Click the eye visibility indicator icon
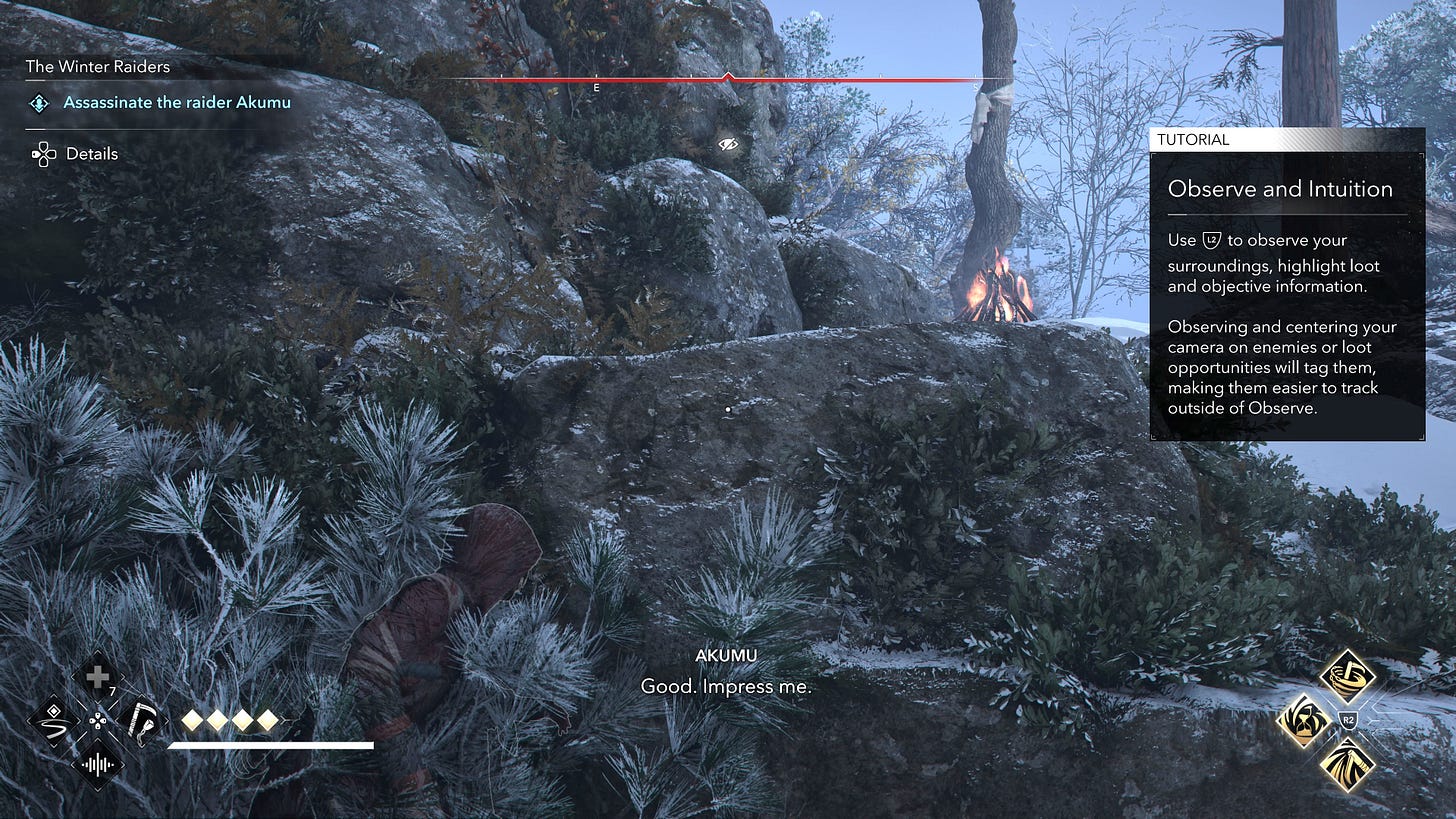The image size is (1456, 819). pos(728,145)
